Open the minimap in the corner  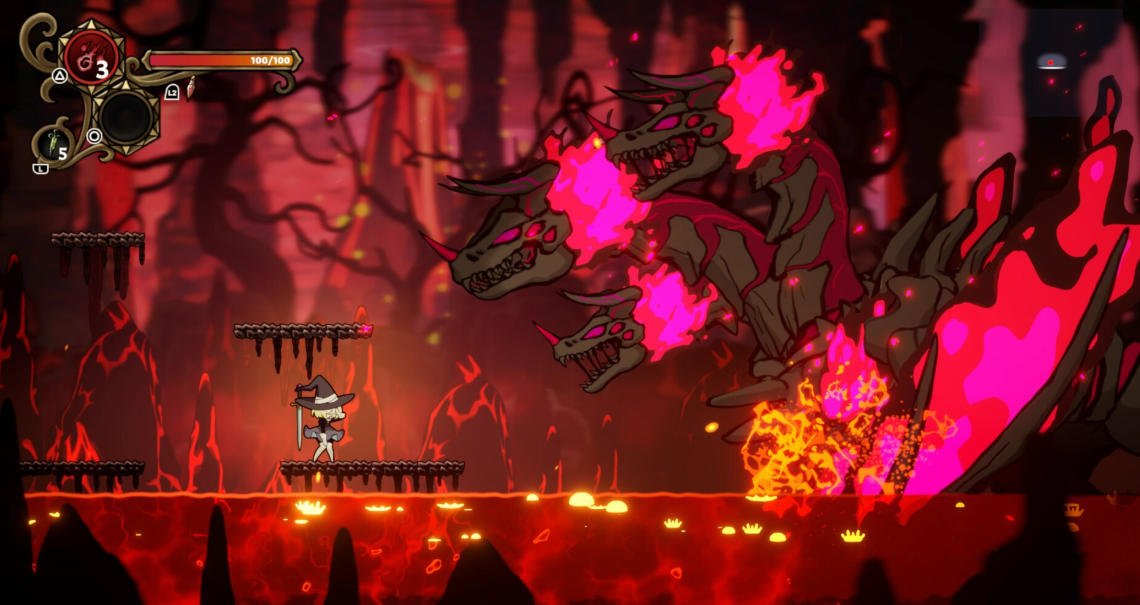[x=1050, y=62]
